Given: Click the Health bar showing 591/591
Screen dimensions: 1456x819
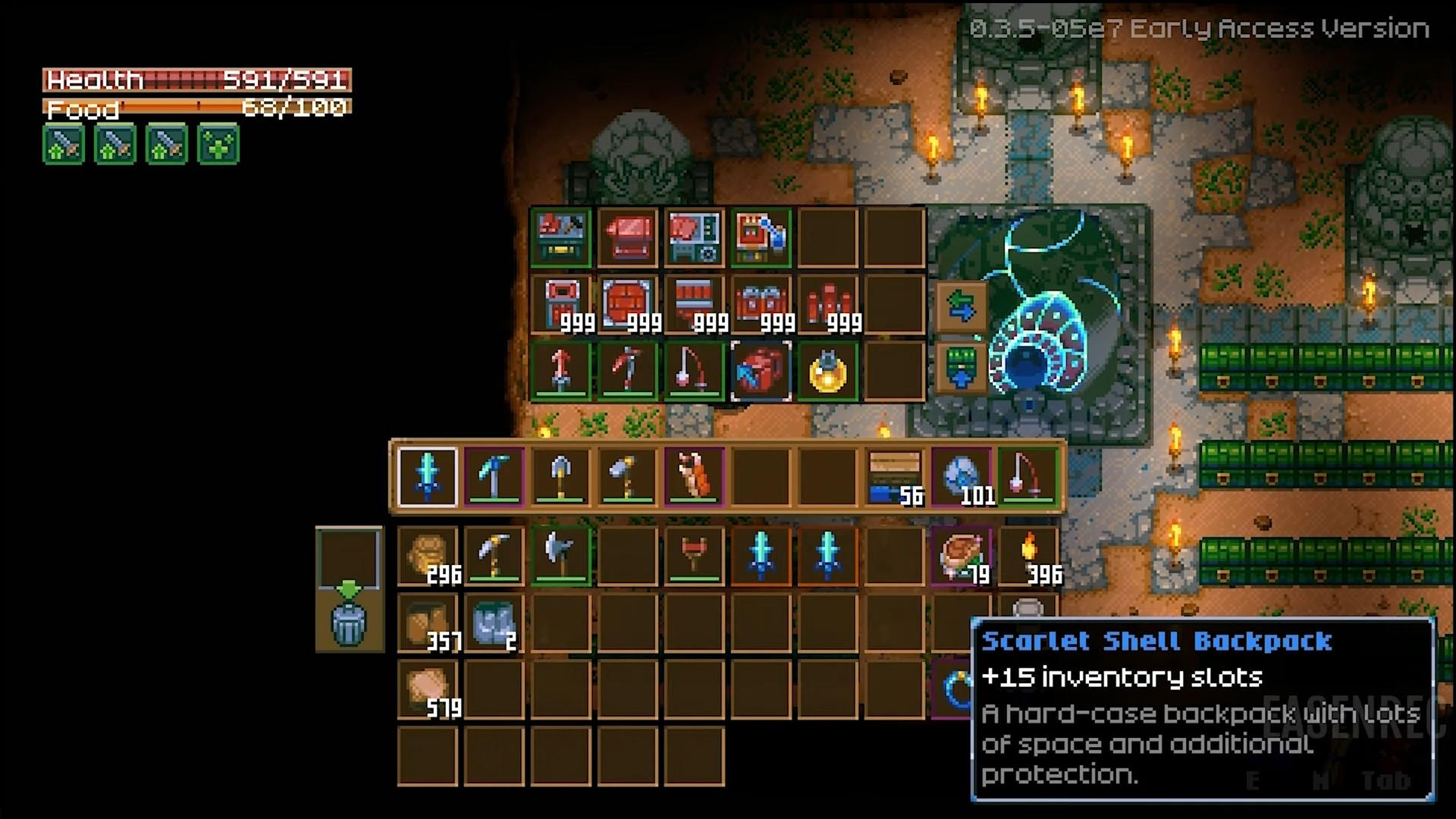Looking at the screenshot, I should pyautogui.click(x=197, y=79).
